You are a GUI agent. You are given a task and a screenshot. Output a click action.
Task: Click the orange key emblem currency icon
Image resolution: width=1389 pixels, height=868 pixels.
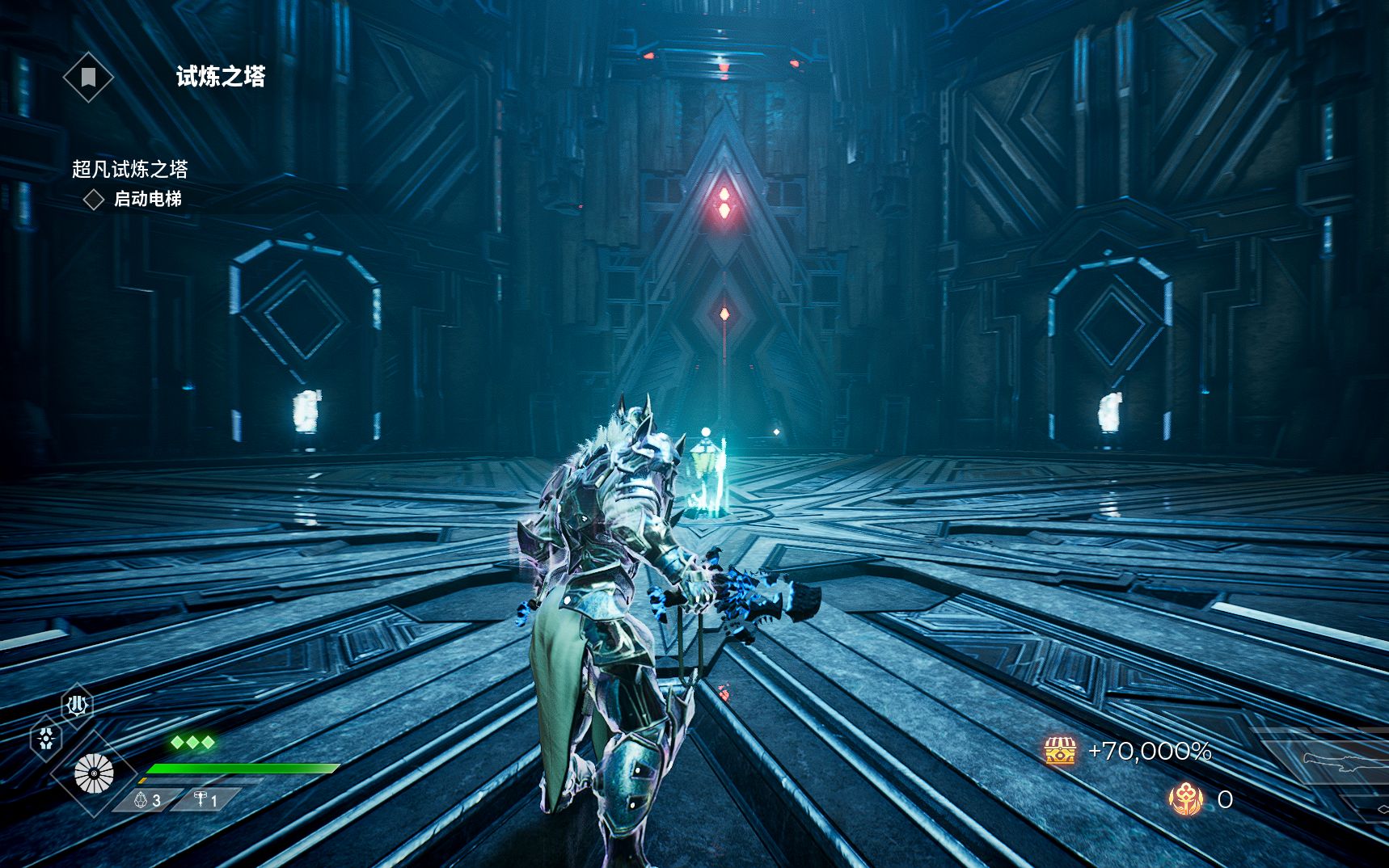click(x=1186, y=799)
